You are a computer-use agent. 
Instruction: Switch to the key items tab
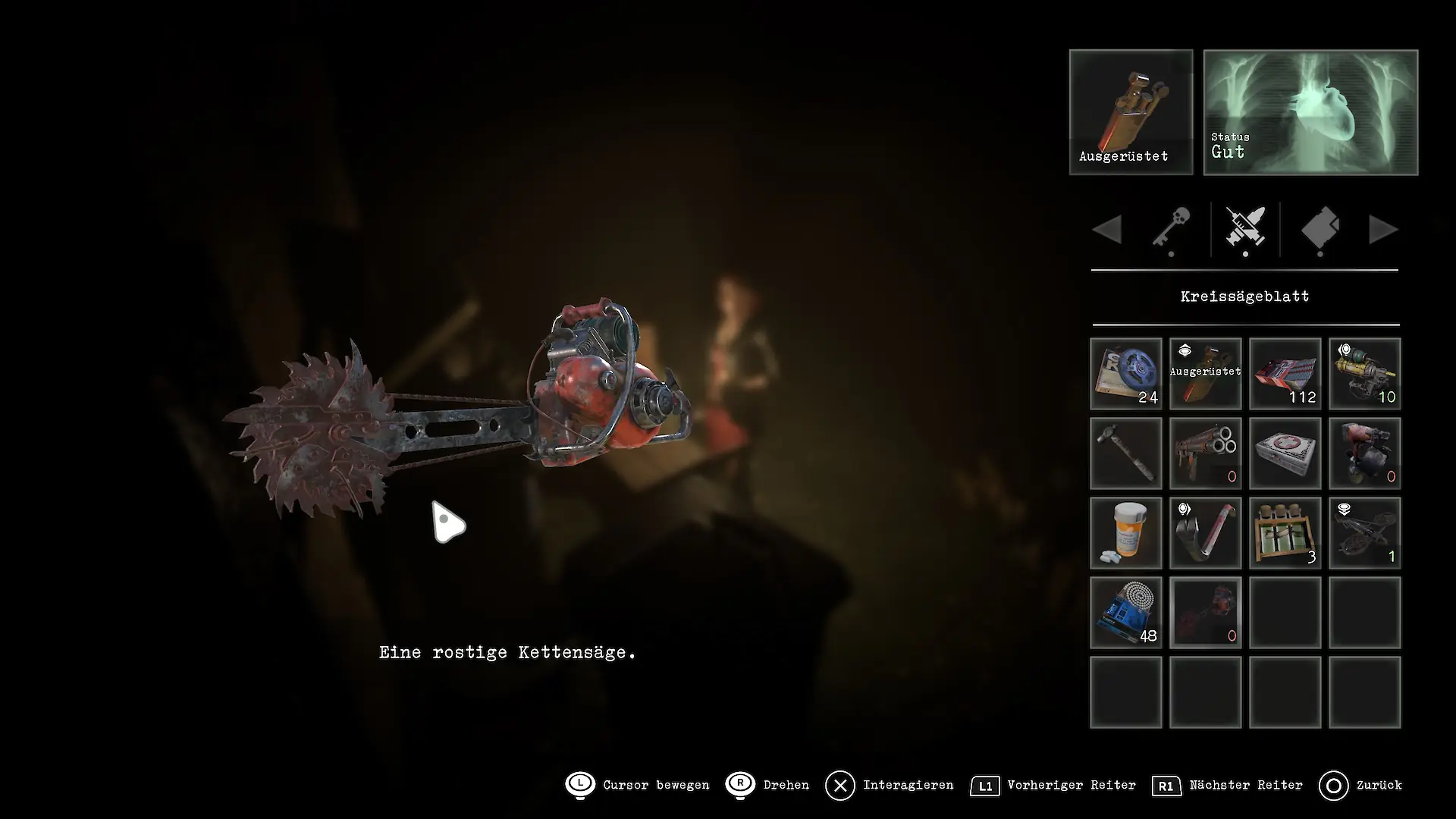tap(1171, 229)
